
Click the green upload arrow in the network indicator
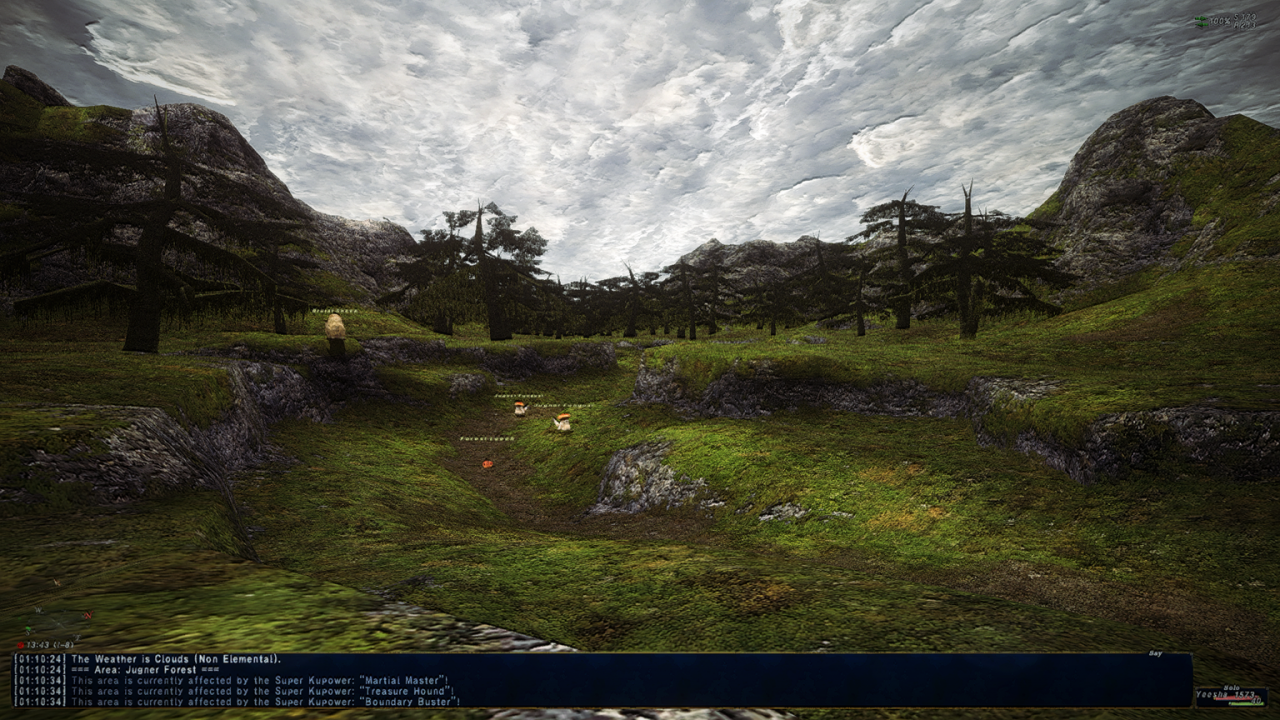[x=1201, y=18]
